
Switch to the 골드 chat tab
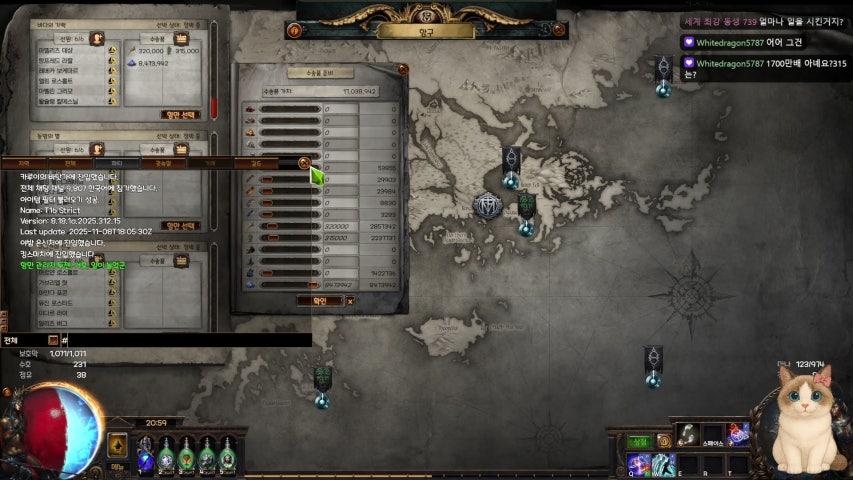click(x=256, y=162)
